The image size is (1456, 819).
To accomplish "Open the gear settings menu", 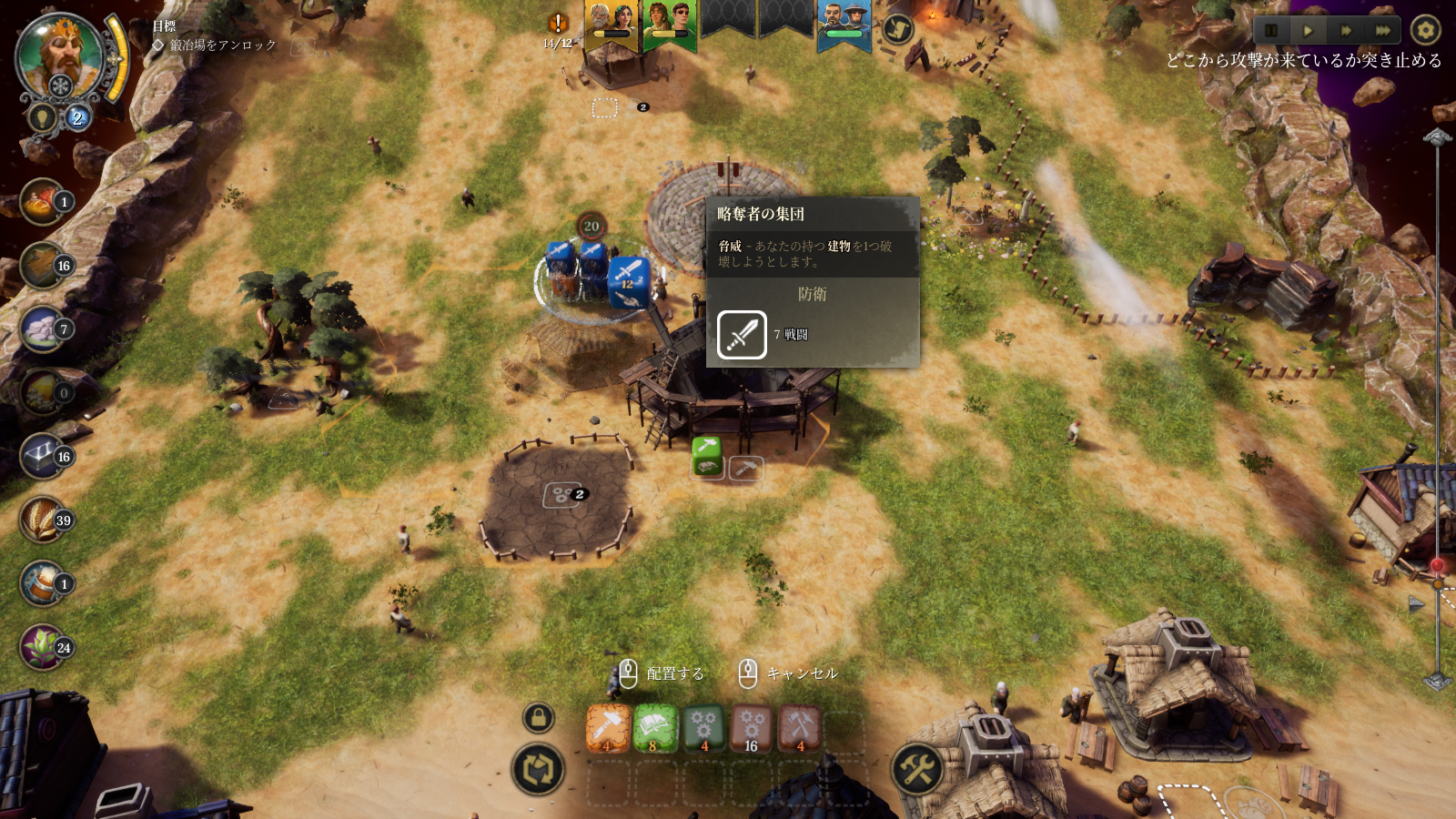I will [1425, 30].
